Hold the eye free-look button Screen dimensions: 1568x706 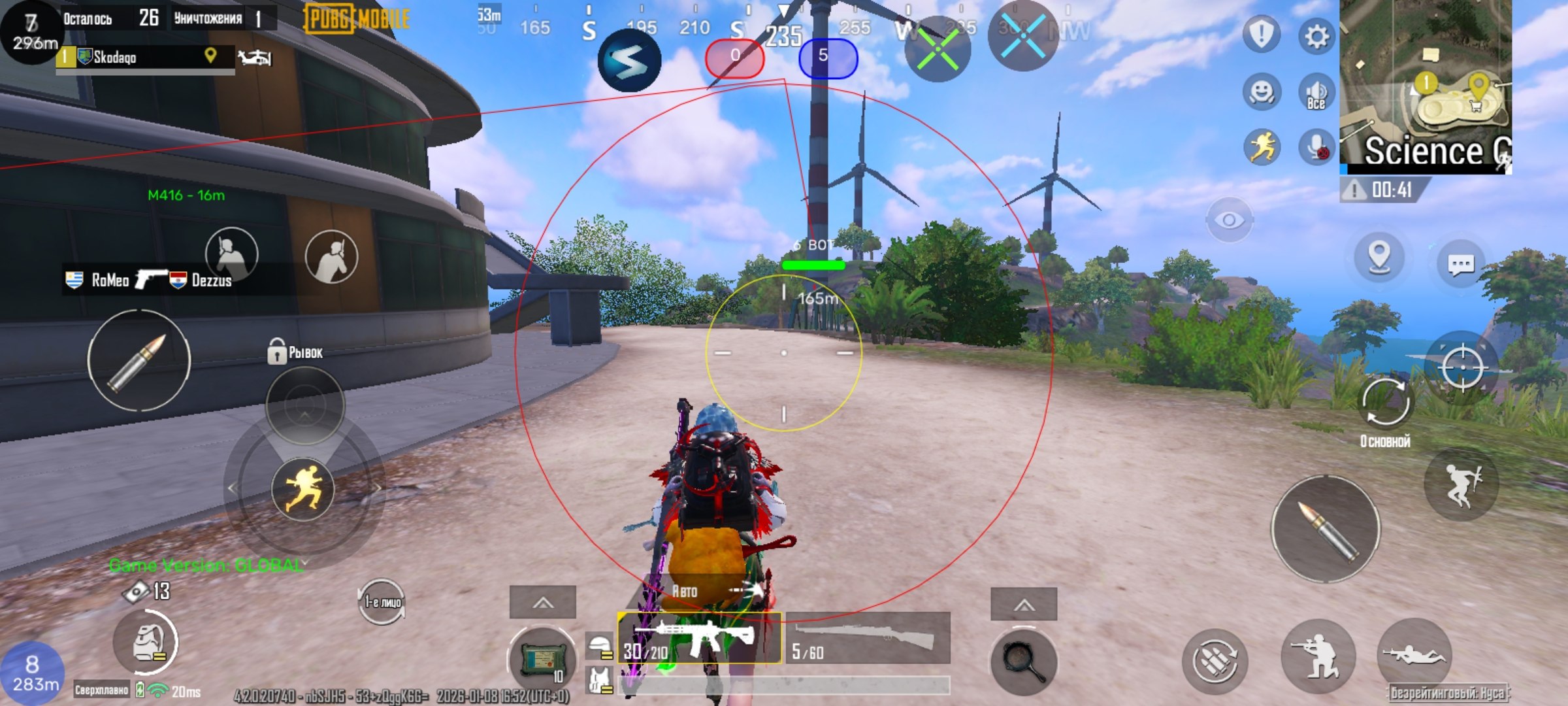coord(1229,220)
